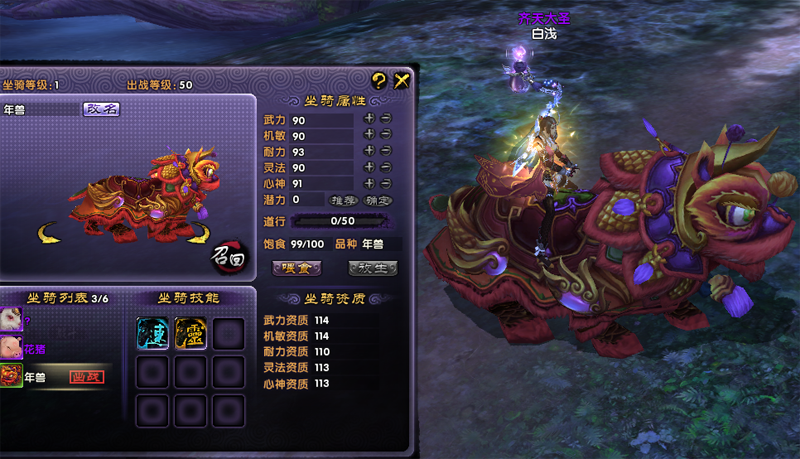Viewport: 800px width, 459px height.
Task: Open the question mark help button
Action: tap(379, 82)
